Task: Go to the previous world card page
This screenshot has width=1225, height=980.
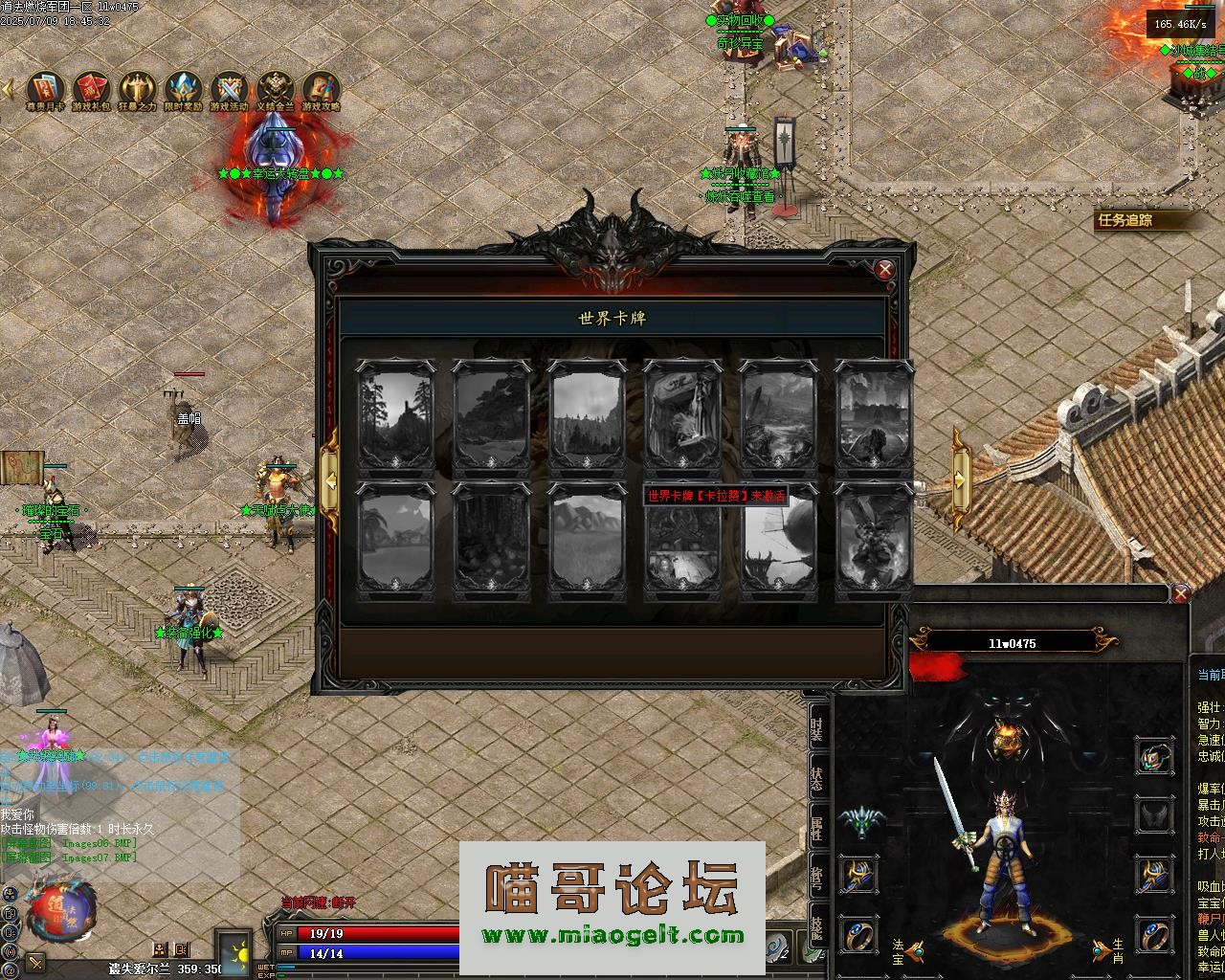Action: pyautogui.click(x=329, y=480)
